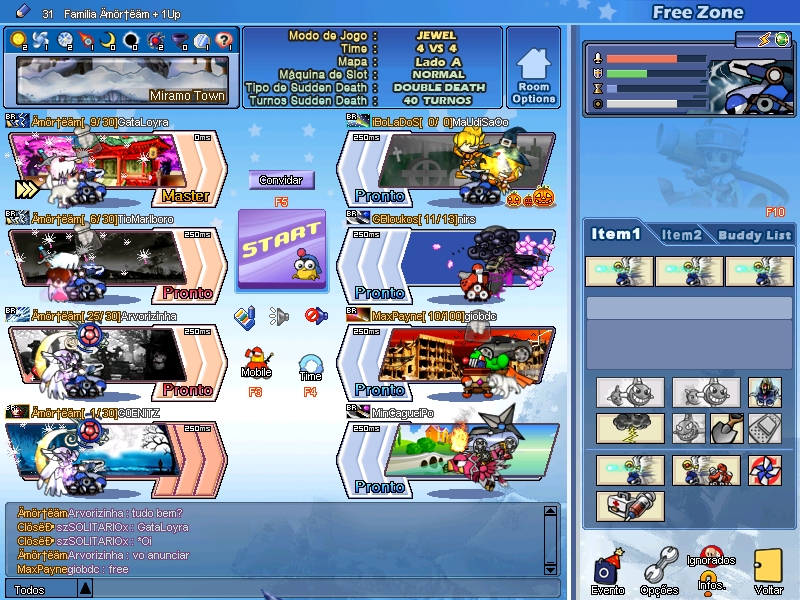800x600 pixels.
Task: Select the pinwheel wind item
Action: tap(764, 469)
